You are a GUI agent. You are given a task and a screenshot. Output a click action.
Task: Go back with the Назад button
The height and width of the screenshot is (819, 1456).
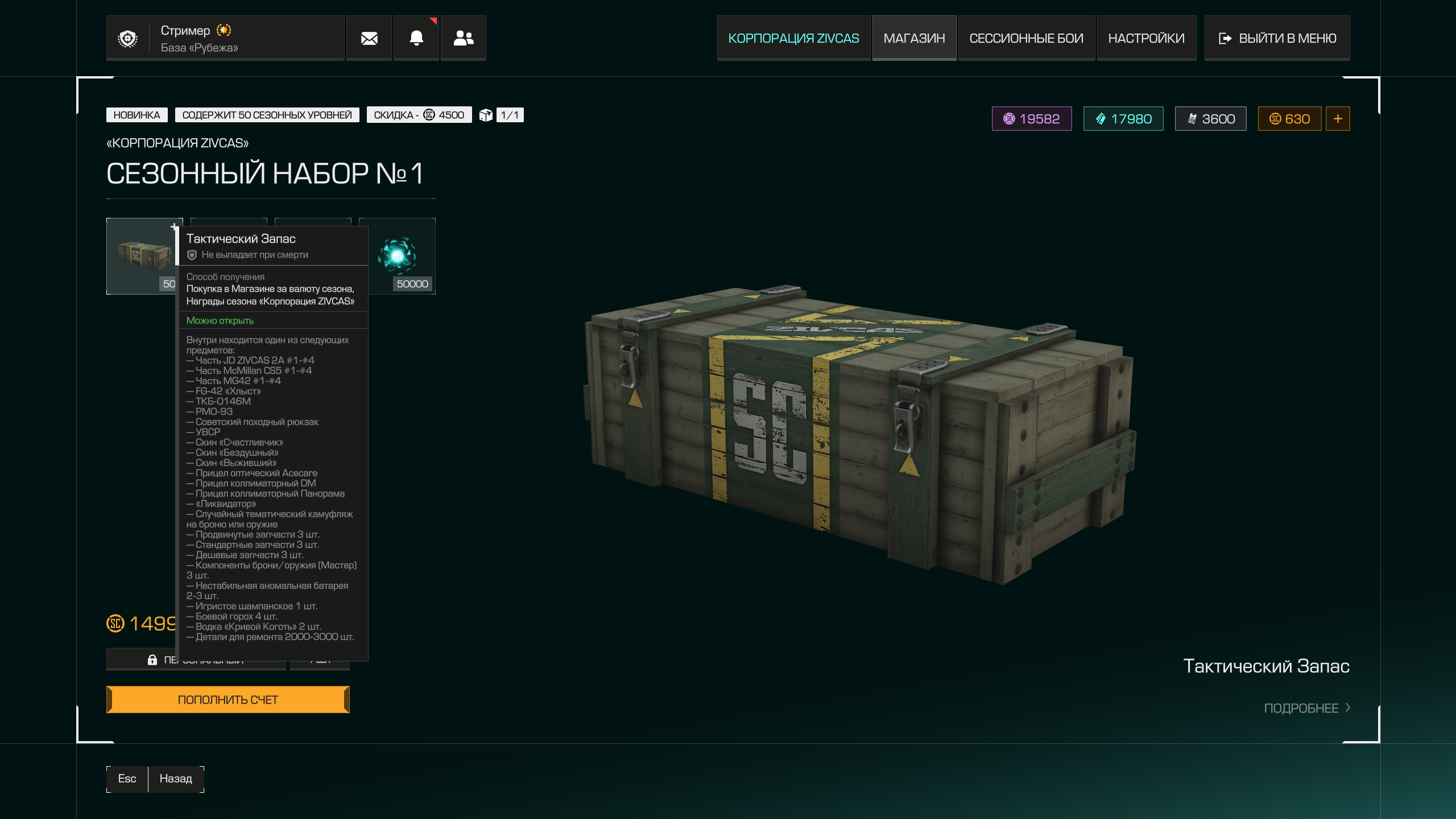[175, 779]
